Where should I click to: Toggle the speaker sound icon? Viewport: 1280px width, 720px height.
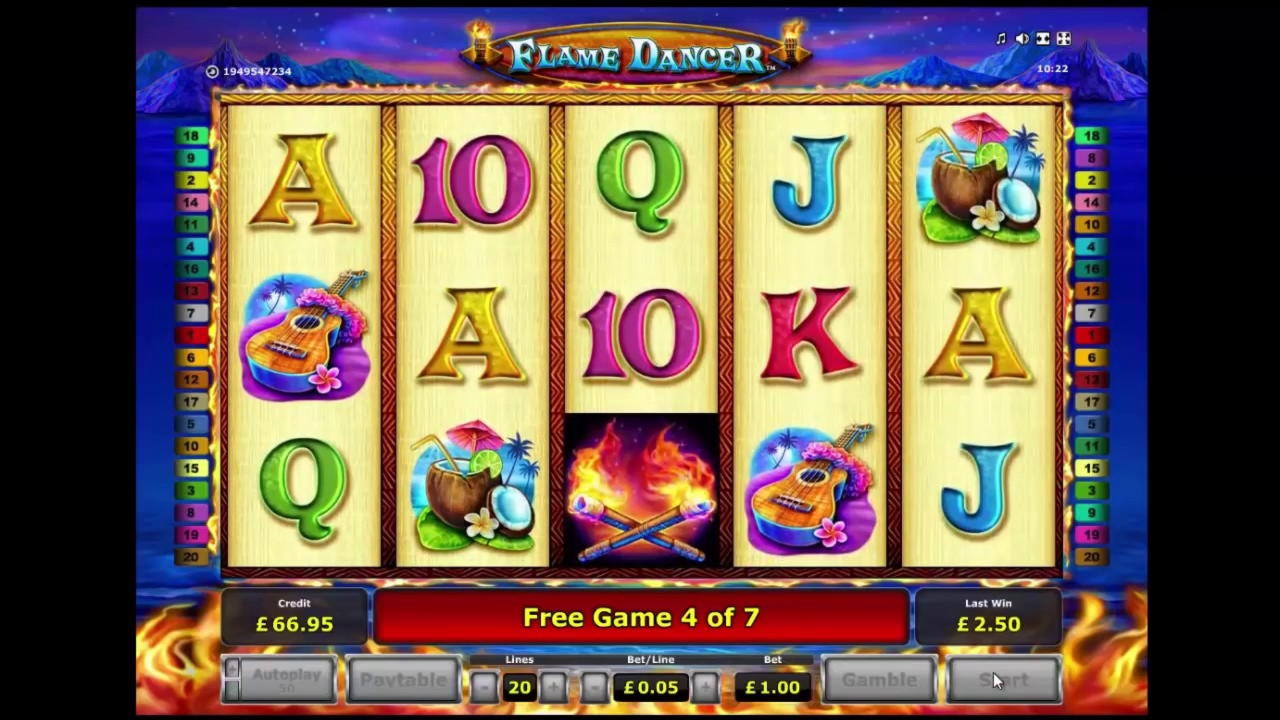coord(1022,39)
